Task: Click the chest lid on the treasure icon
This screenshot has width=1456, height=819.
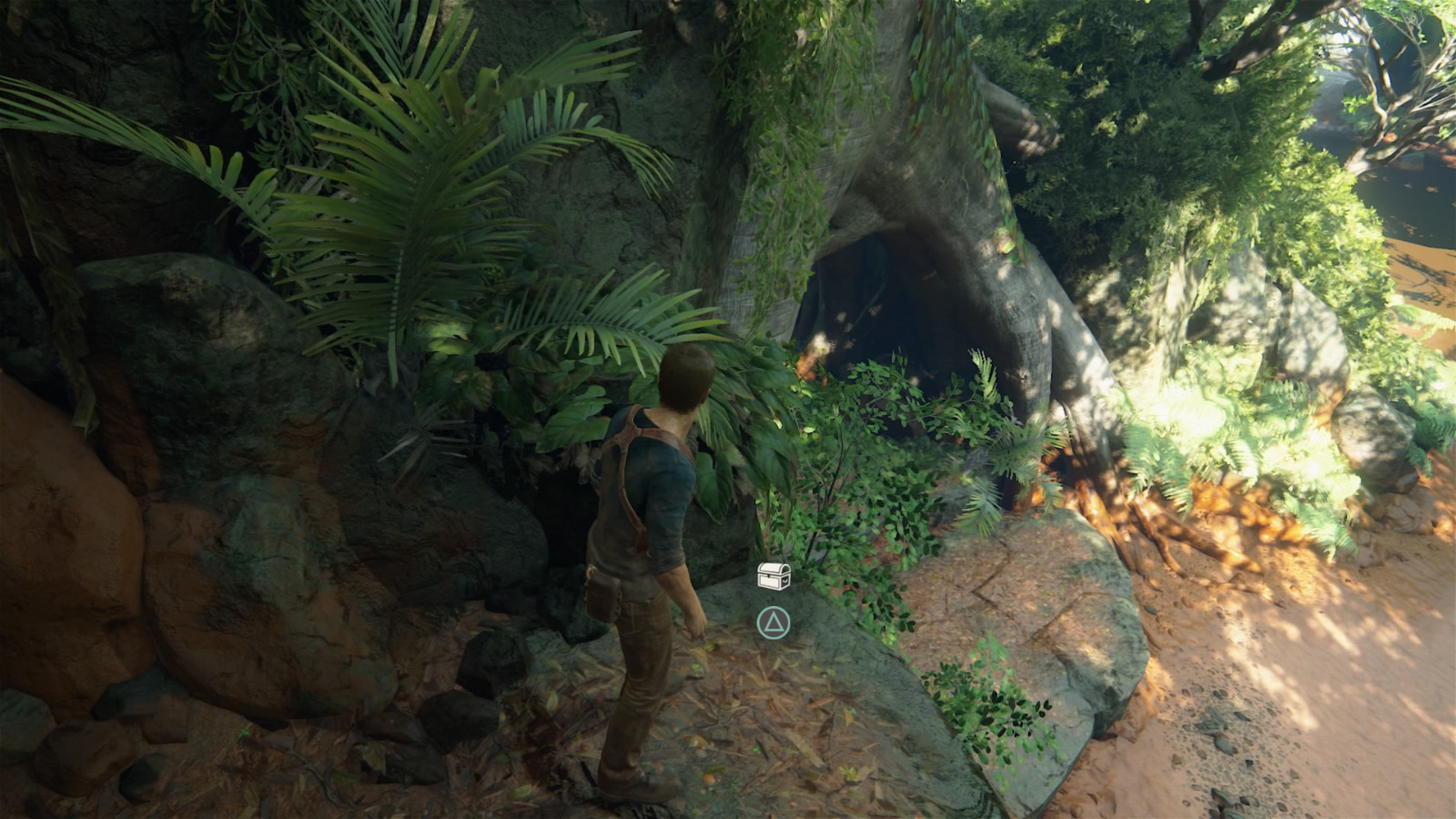Action: pyautogui.click(x=771, y=567)
